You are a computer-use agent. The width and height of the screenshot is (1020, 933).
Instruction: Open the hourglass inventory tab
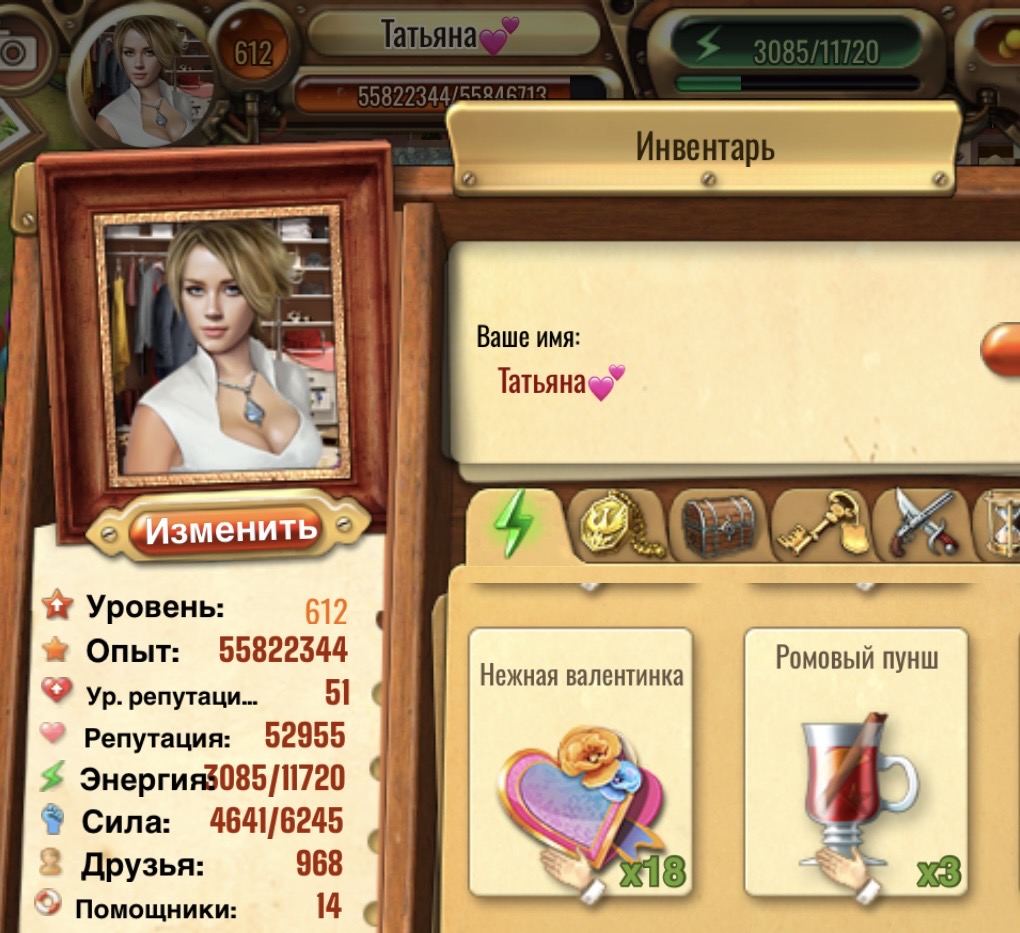tap(1000, 523)
